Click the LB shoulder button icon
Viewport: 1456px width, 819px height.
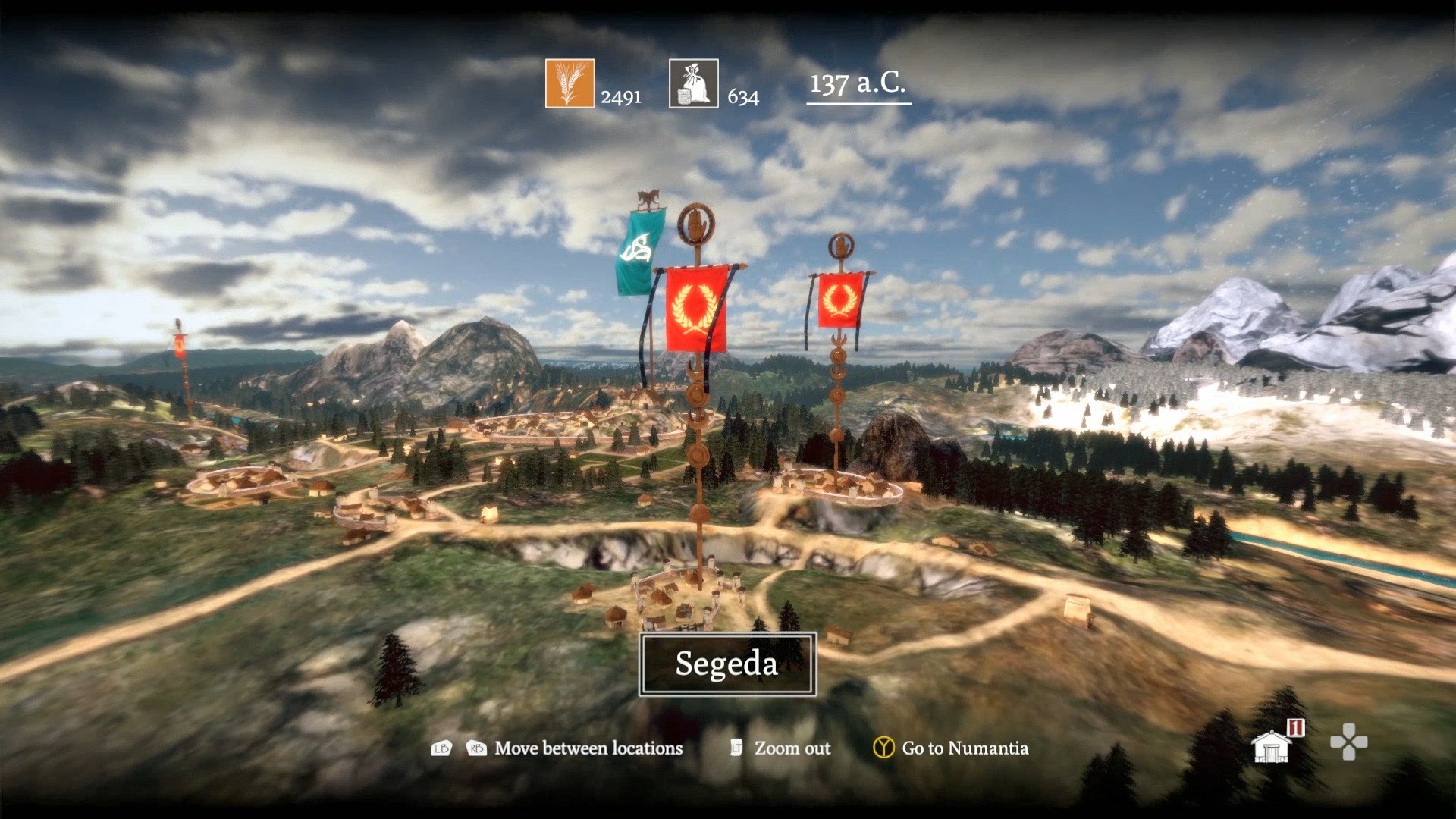pyautogui.click(x=443, y=748)
